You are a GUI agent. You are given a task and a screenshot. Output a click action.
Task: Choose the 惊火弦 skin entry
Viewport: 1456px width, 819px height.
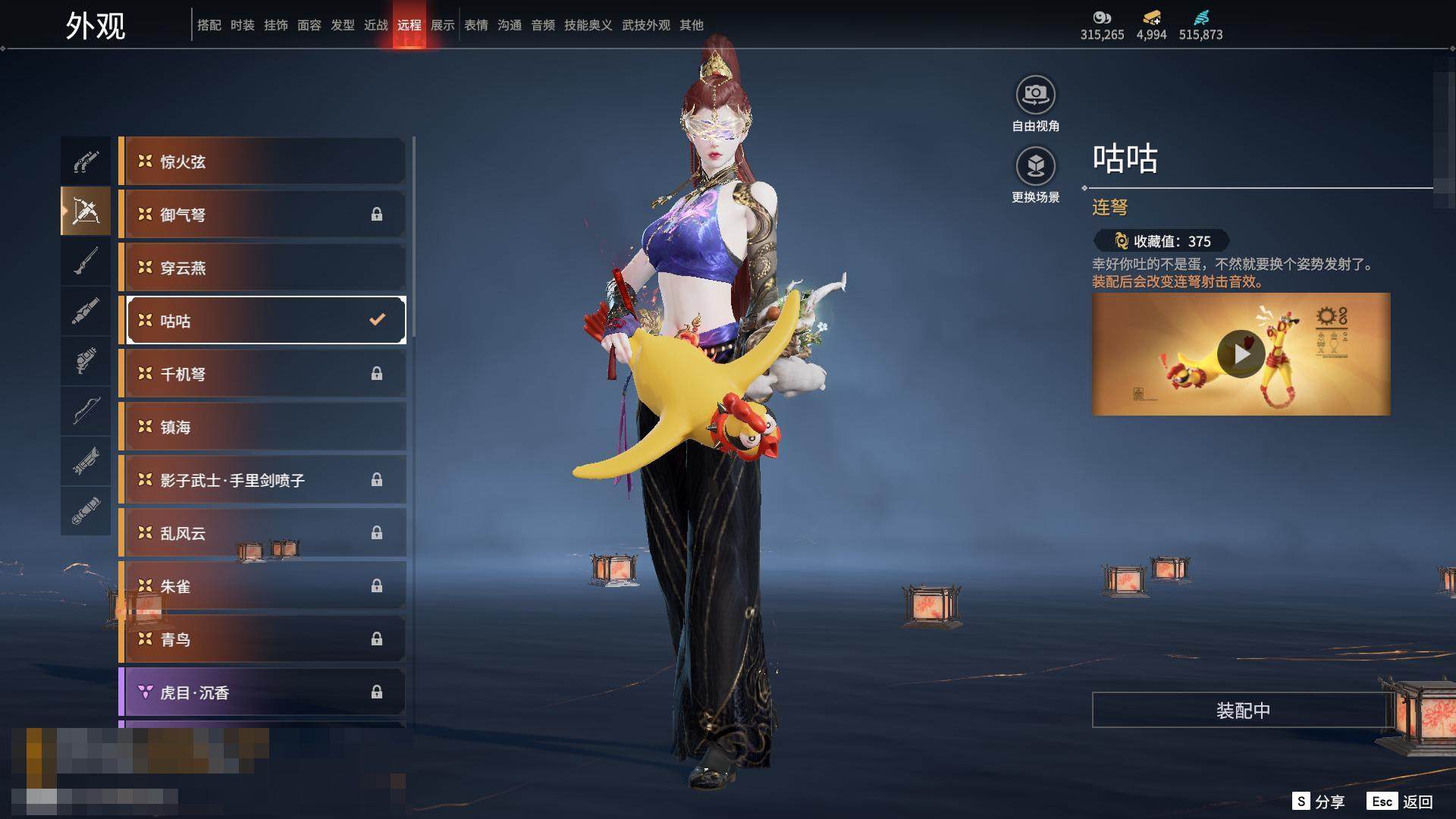tap(262, 162)
